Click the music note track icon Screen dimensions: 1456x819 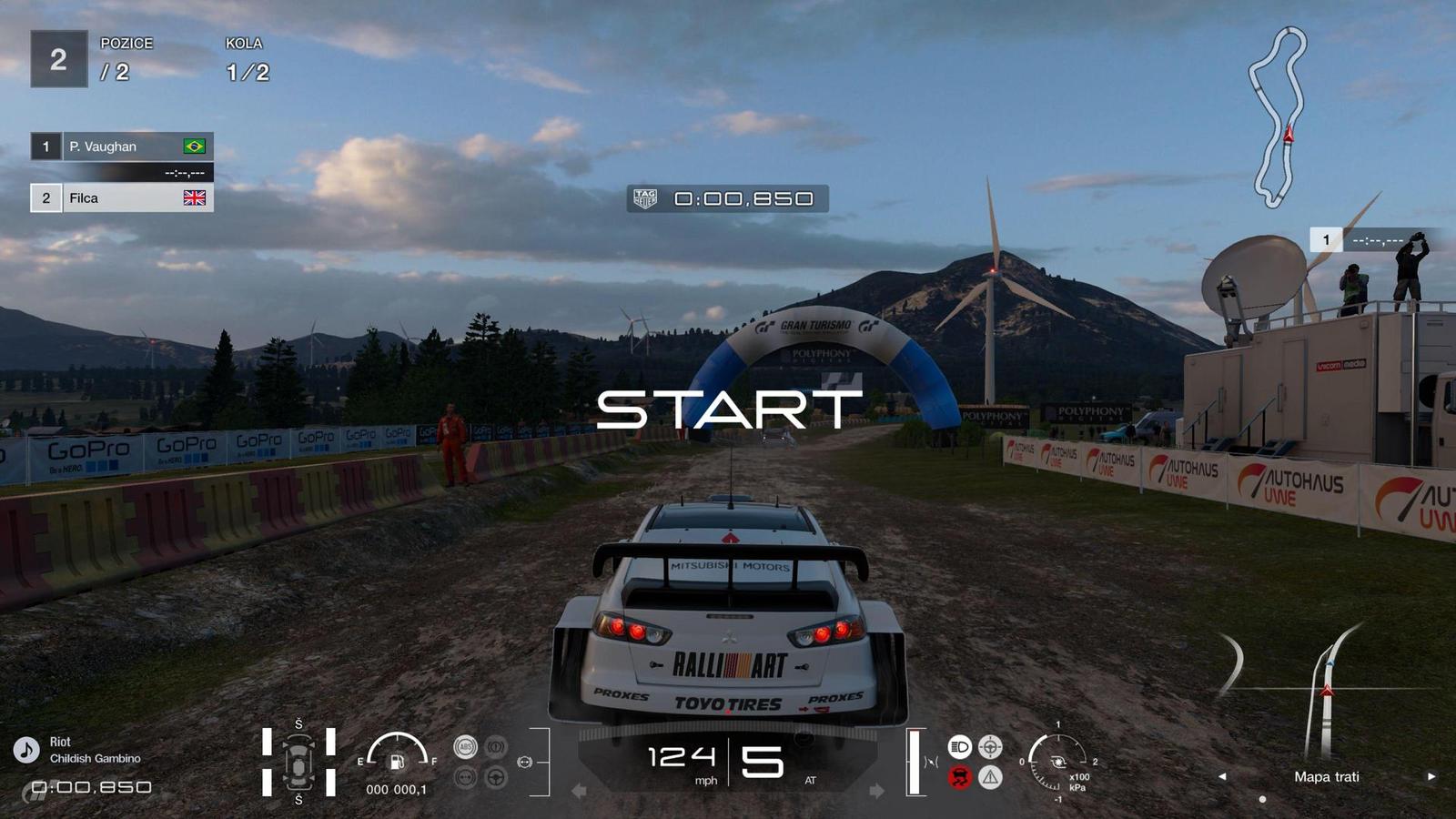25,750
